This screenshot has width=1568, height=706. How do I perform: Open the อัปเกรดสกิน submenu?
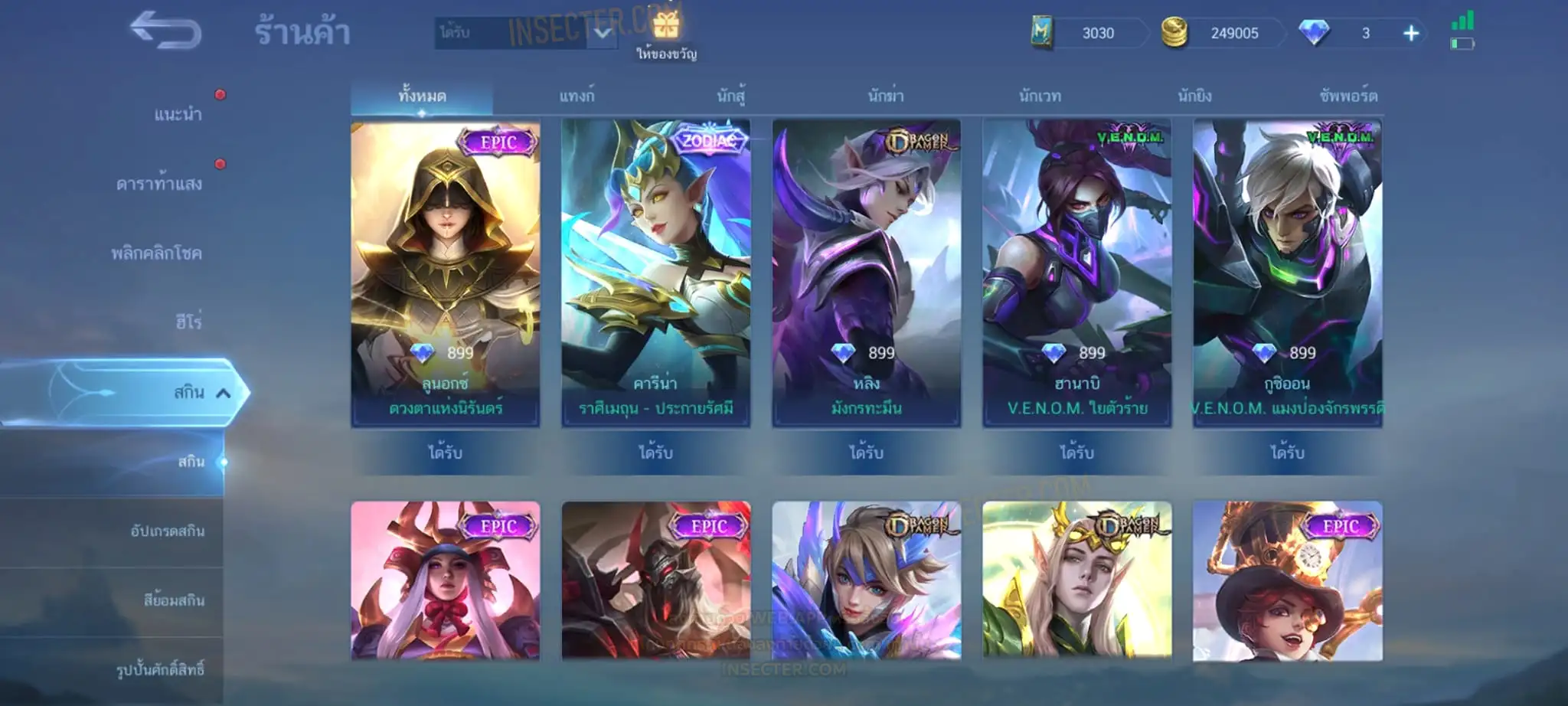point(167,531)
